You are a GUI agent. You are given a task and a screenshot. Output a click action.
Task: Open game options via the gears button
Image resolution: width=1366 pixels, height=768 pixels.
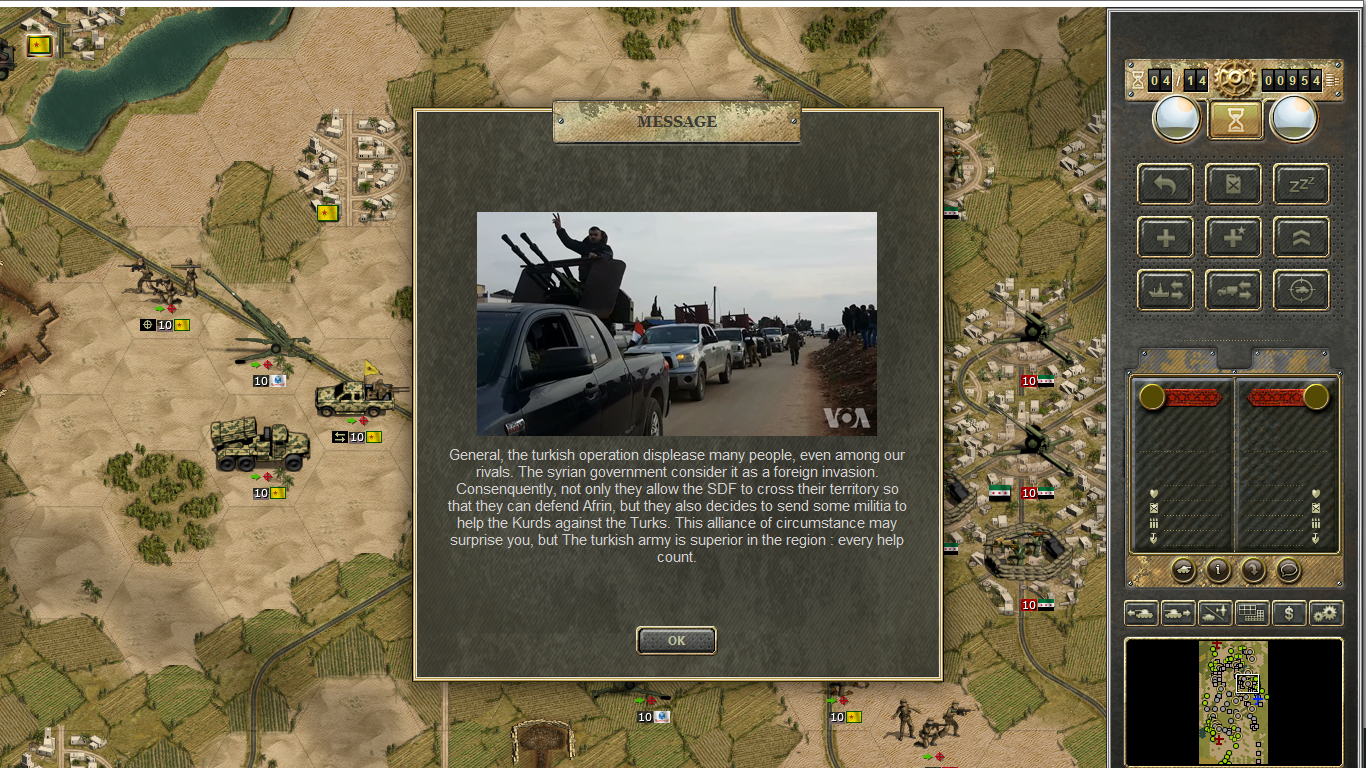tap(1326, 613)
